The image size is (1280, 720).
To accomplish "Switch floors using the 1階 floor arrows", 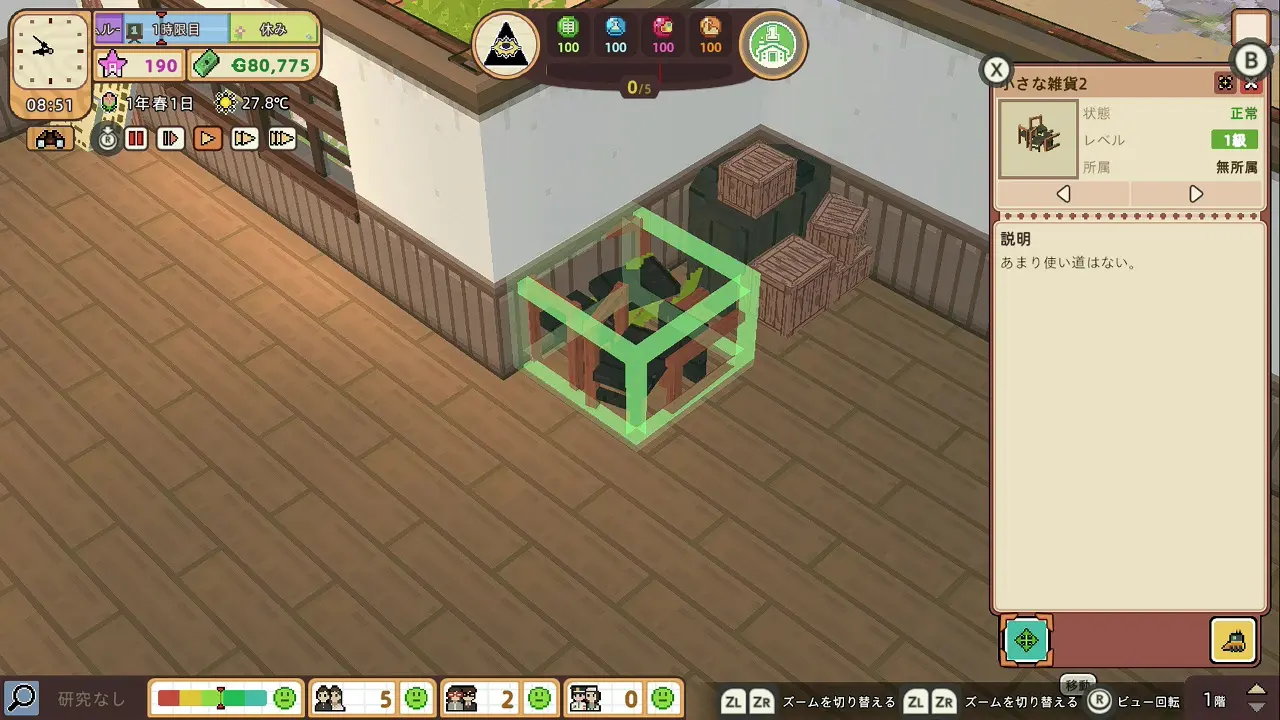I will 1256,699.
